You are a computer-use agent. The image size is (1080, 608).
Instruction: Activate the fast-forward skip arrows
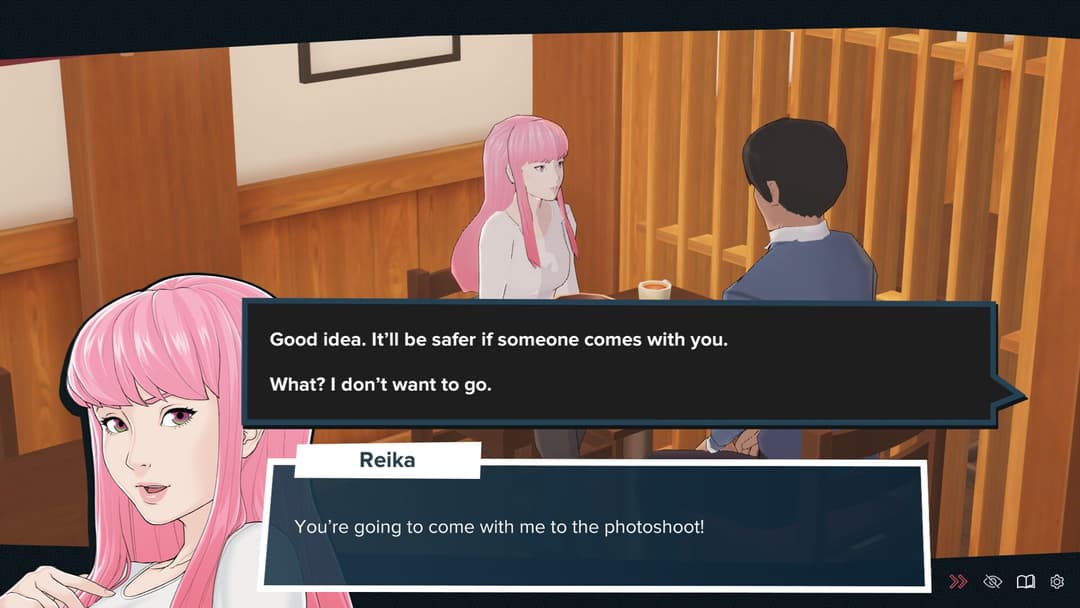tap(958, 581)
